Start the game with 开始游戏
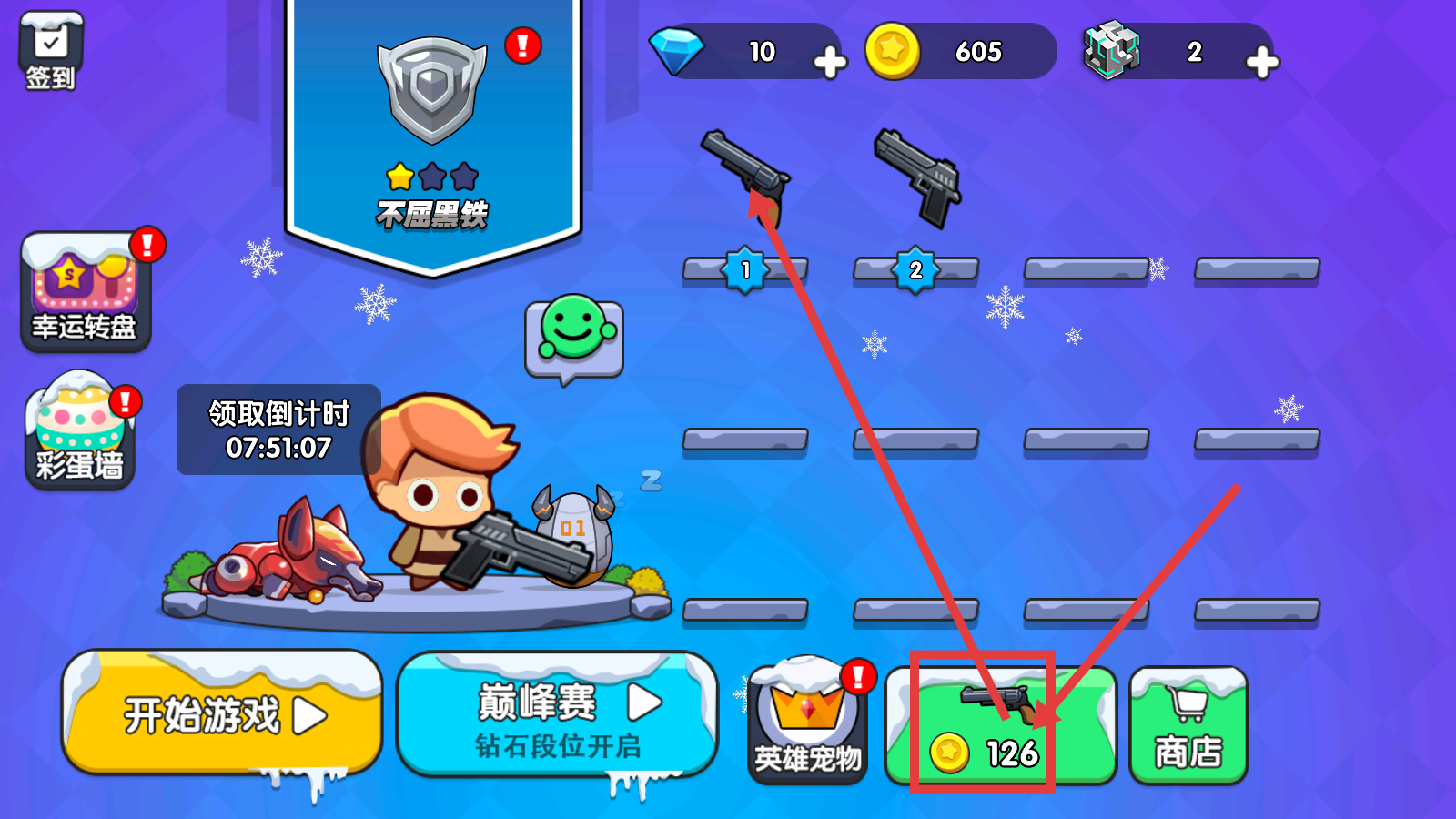Screen dimensions: 1456x819 pos(222,715)
